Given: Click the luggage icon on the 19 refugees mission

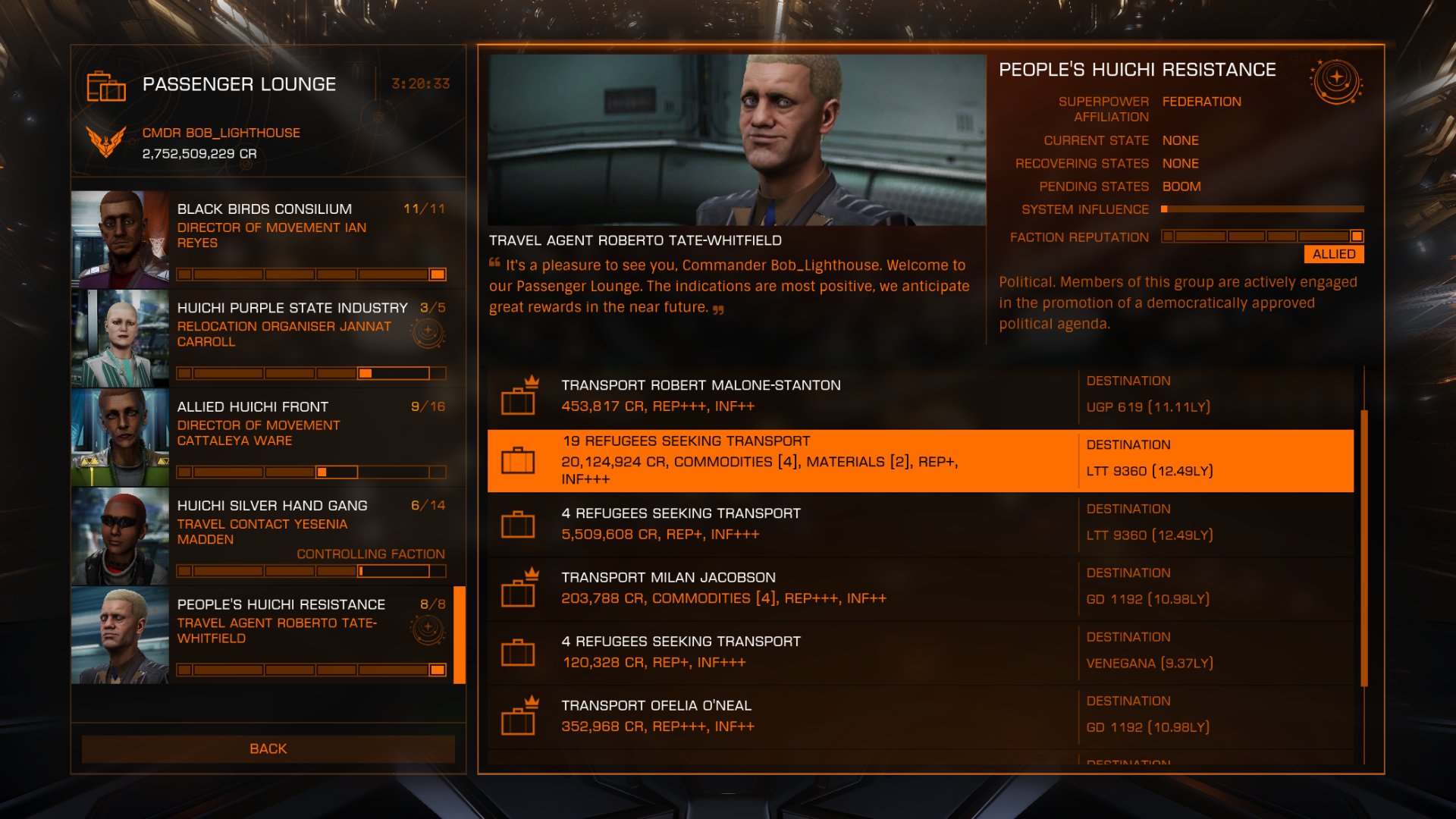Looking at the screenshot, I should tap(518, 460).
